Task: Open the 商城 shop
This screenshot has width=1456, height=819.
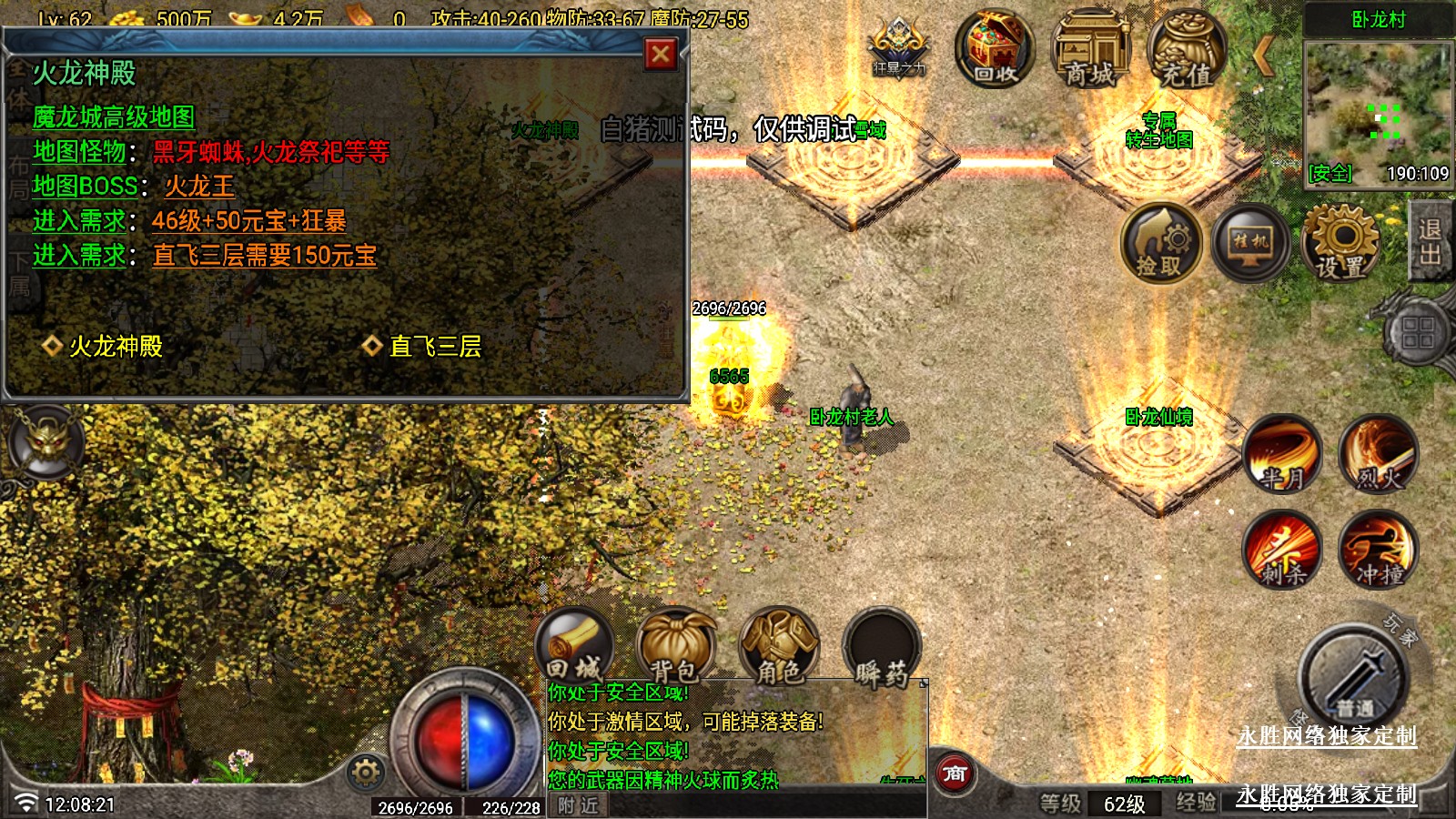Action: pos(1091,49)
